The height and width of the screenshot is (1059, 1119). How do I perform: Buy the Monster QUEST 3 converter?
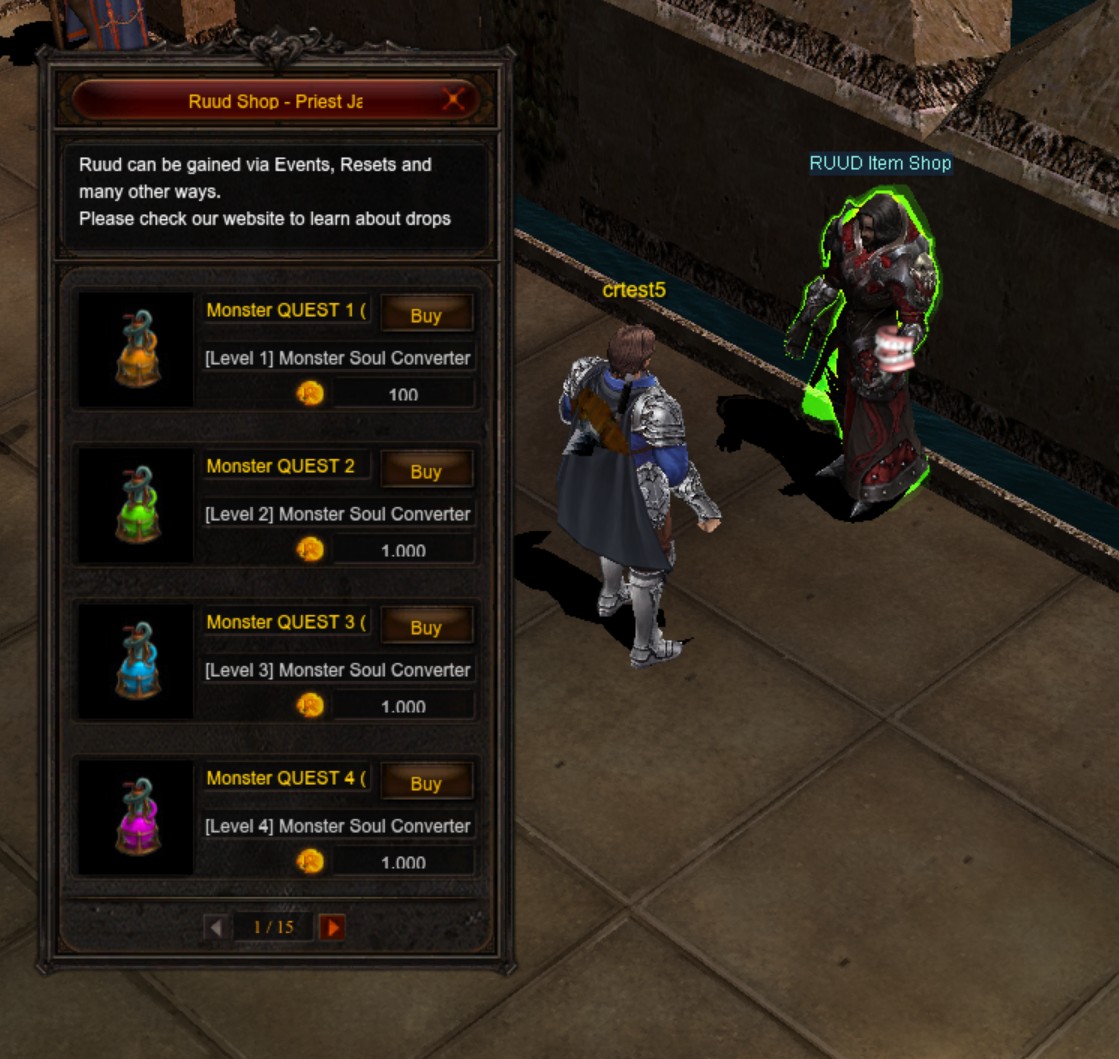coord(426,627)
